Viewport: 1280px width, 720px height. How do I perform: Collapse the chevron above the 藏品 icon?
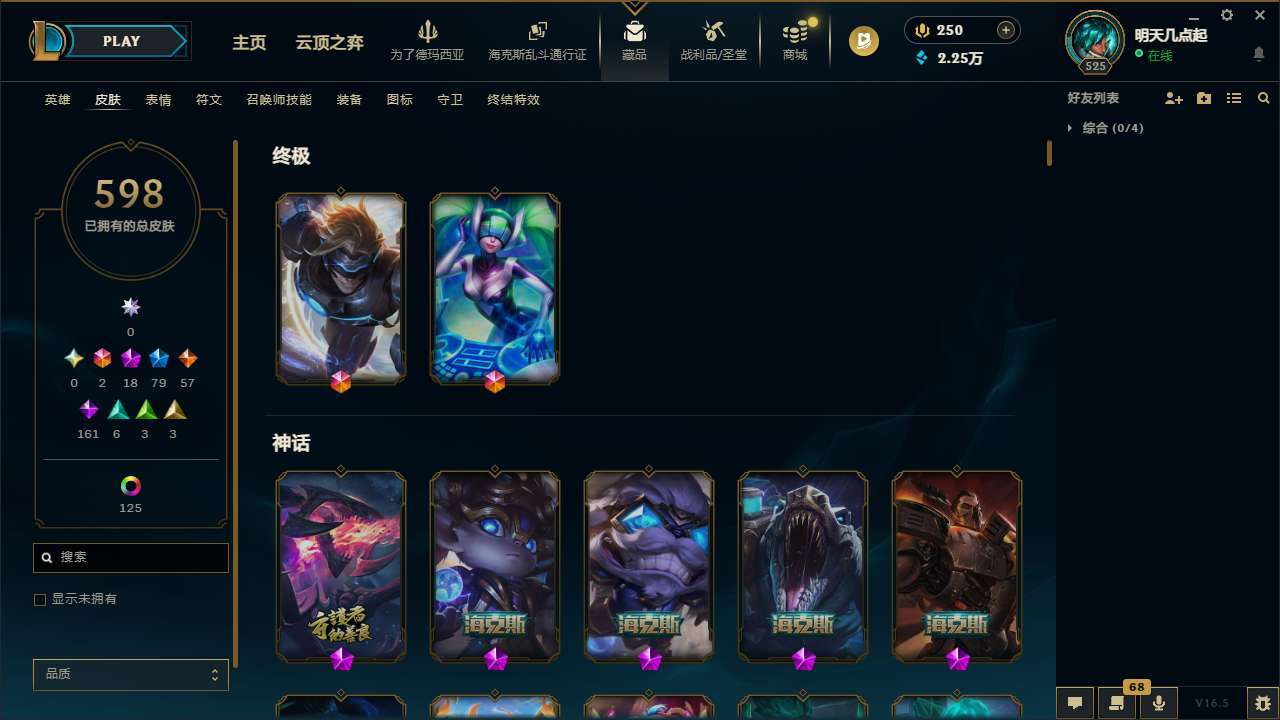634,8
